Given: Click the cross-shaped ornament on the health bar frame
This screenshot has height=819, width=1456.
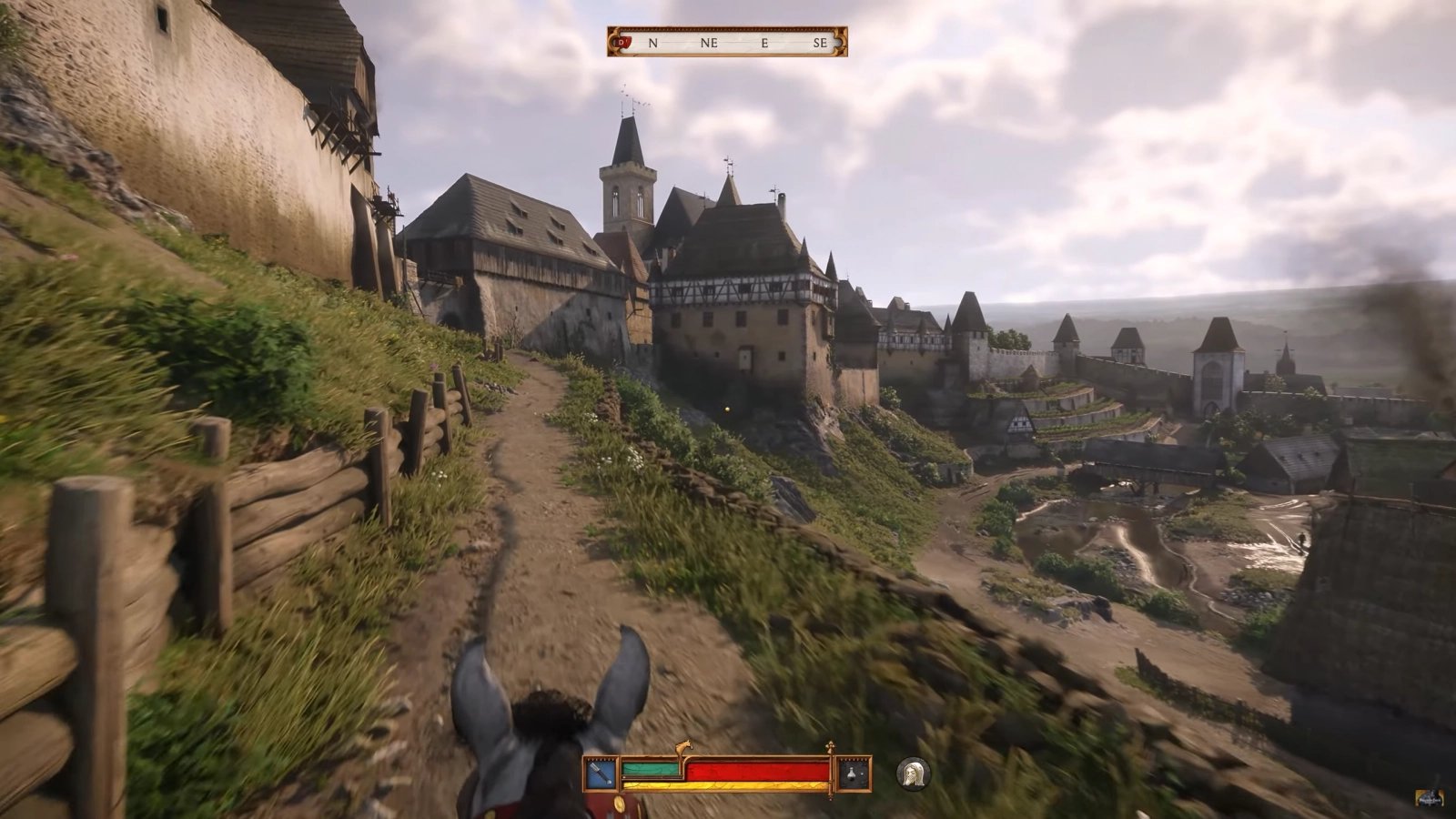Looking at the screenshot, I should [x=831, y=746].
